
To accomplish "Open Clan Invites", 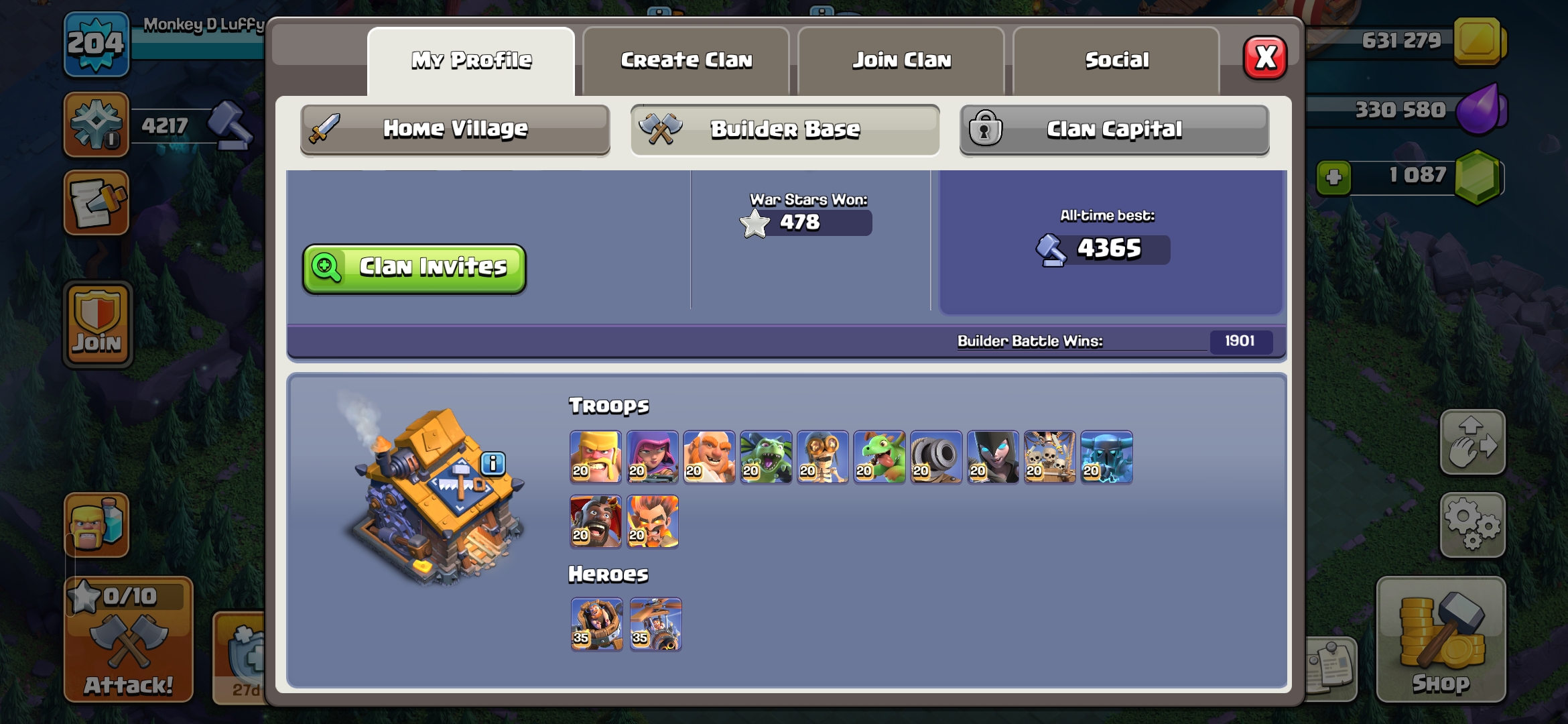I will click(x=414, y=268).
